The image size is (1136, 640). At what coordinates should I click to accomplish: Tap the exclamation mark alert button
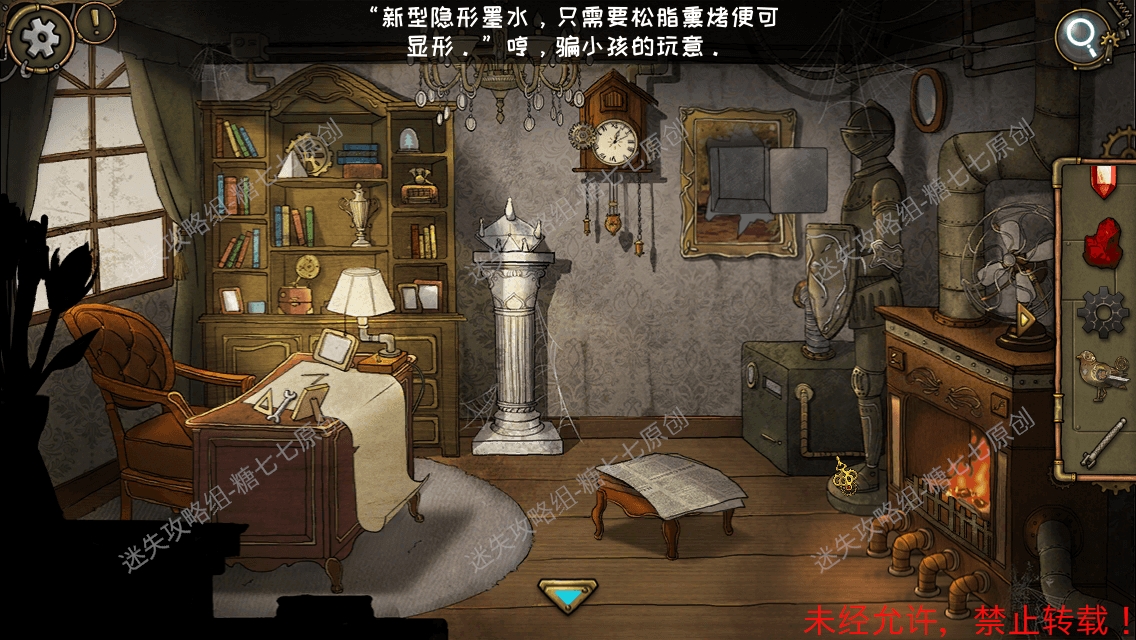[96, 21]
